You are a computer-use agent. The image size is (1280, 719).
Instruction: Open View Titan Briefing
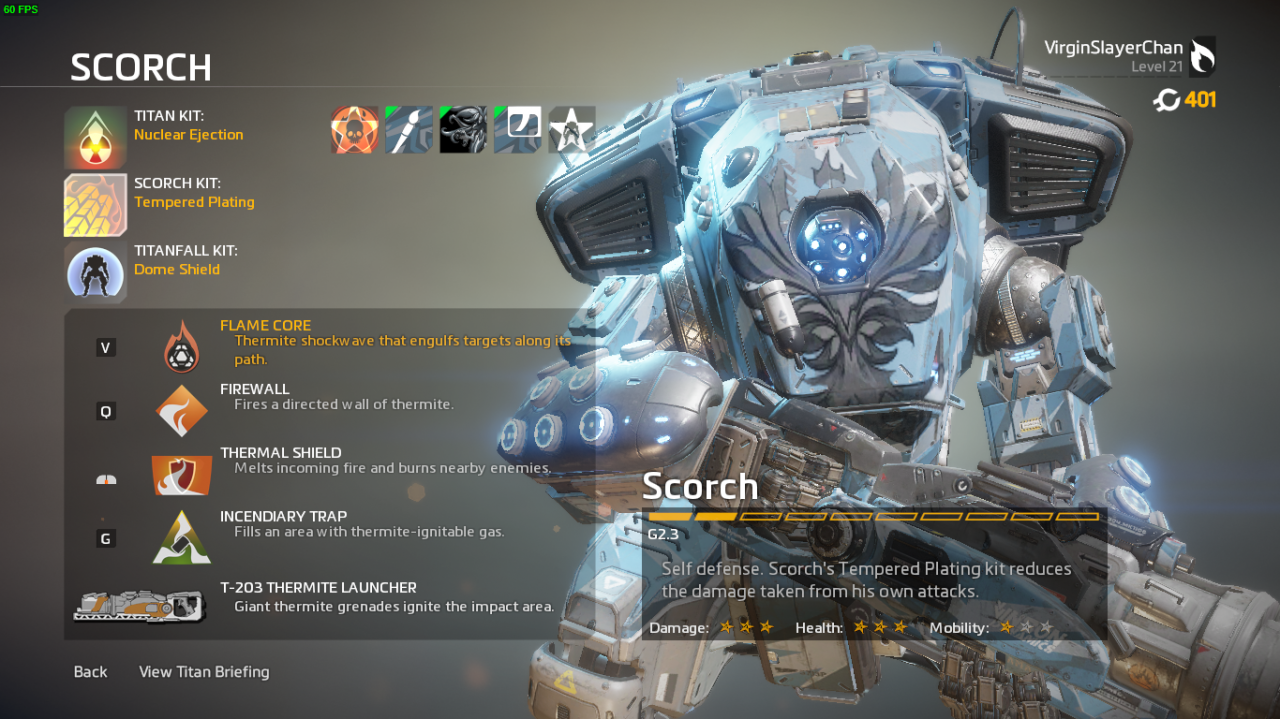tap(204, 672)
